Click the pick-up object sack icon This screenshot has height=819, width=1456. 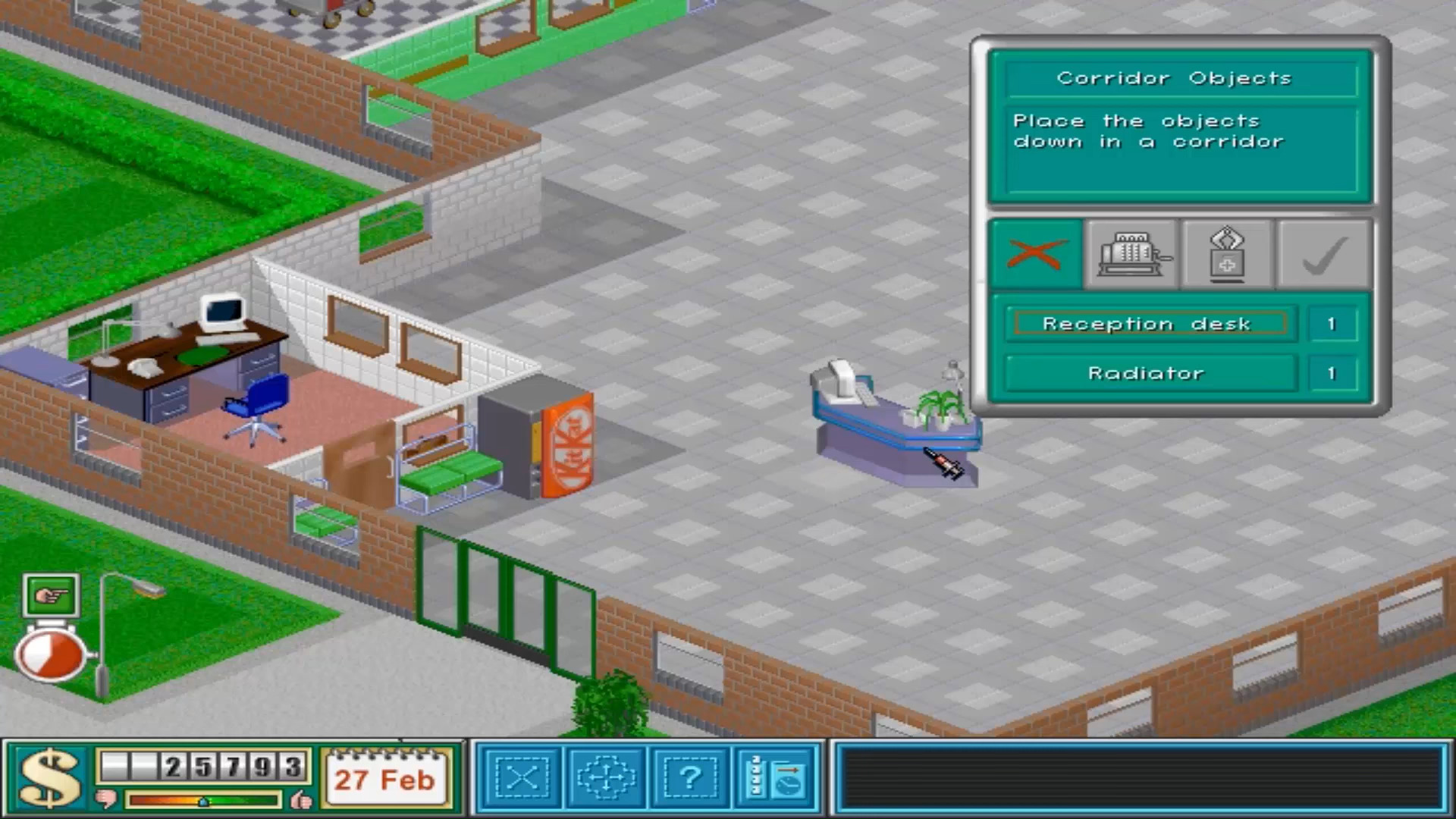coord(1227,254)
